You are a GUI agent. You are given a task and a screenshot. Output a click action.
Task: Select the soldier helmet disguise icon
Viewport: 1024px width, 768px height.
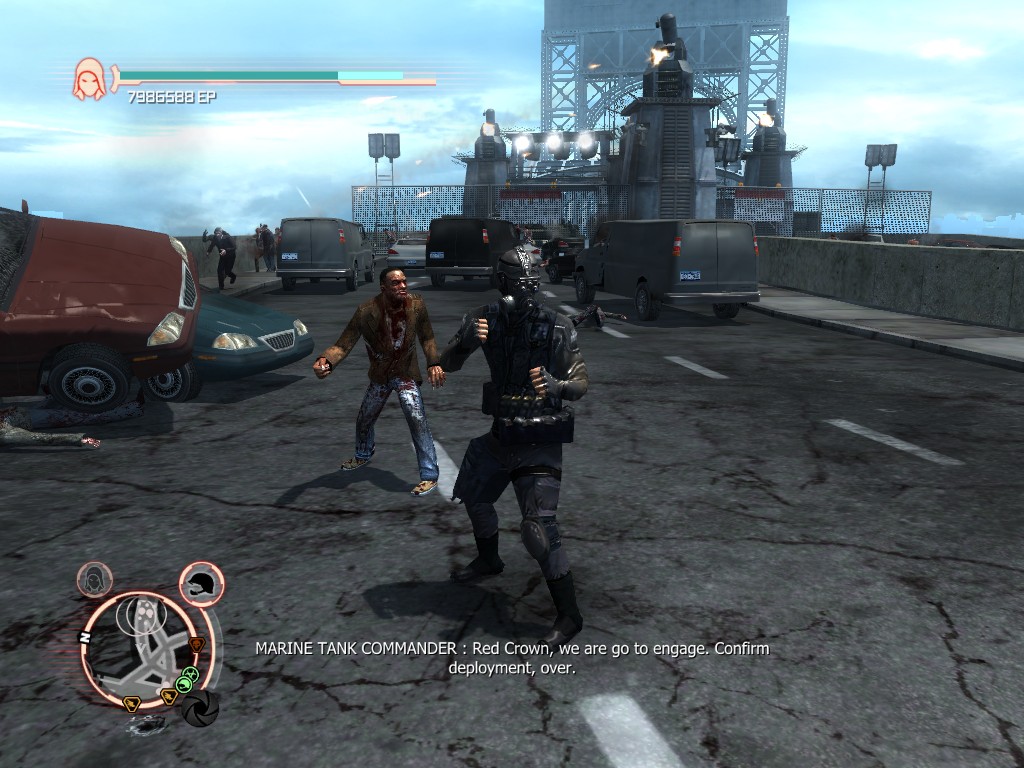click(x=202, y=582)
